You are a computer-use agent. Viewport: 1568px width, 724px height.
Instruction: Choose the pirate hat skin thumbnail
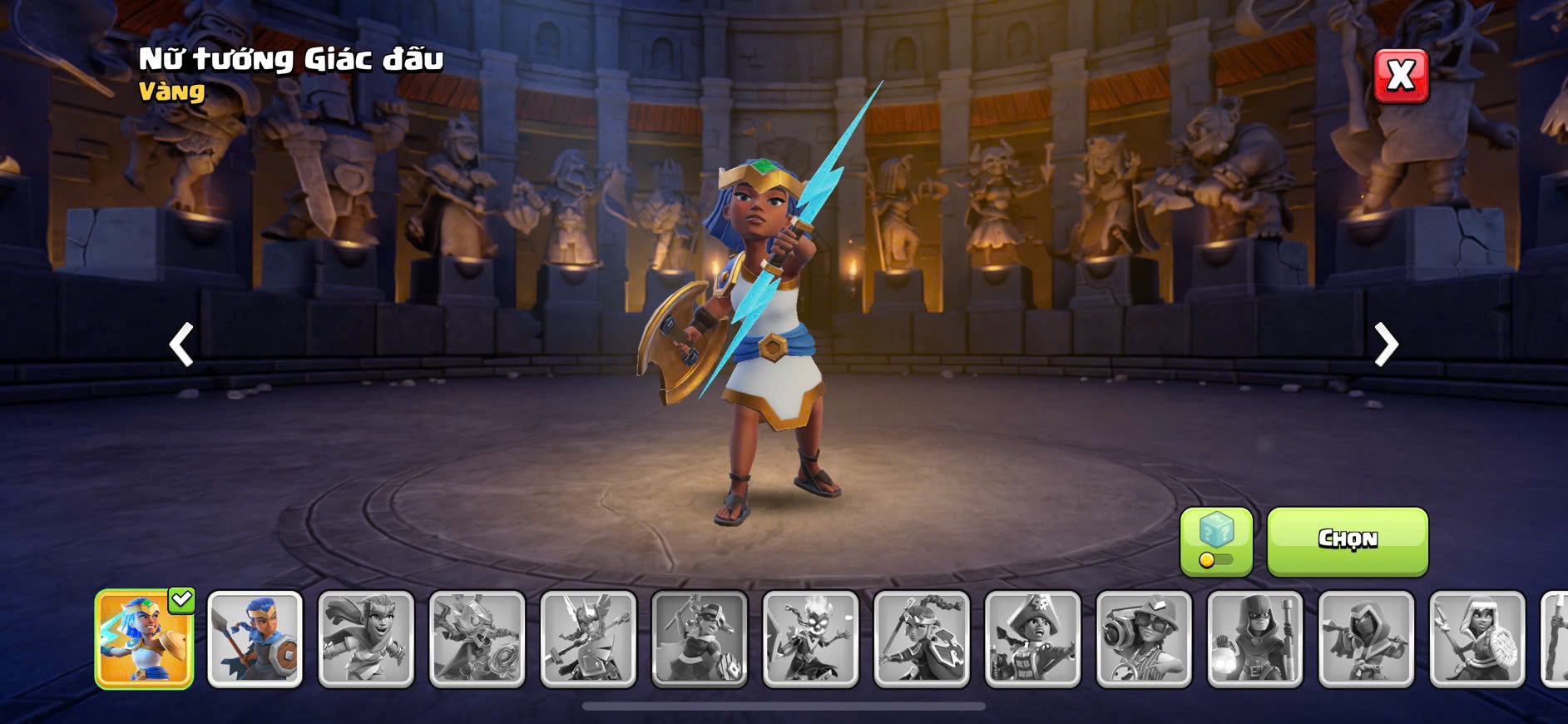[x=1032, y=639]
